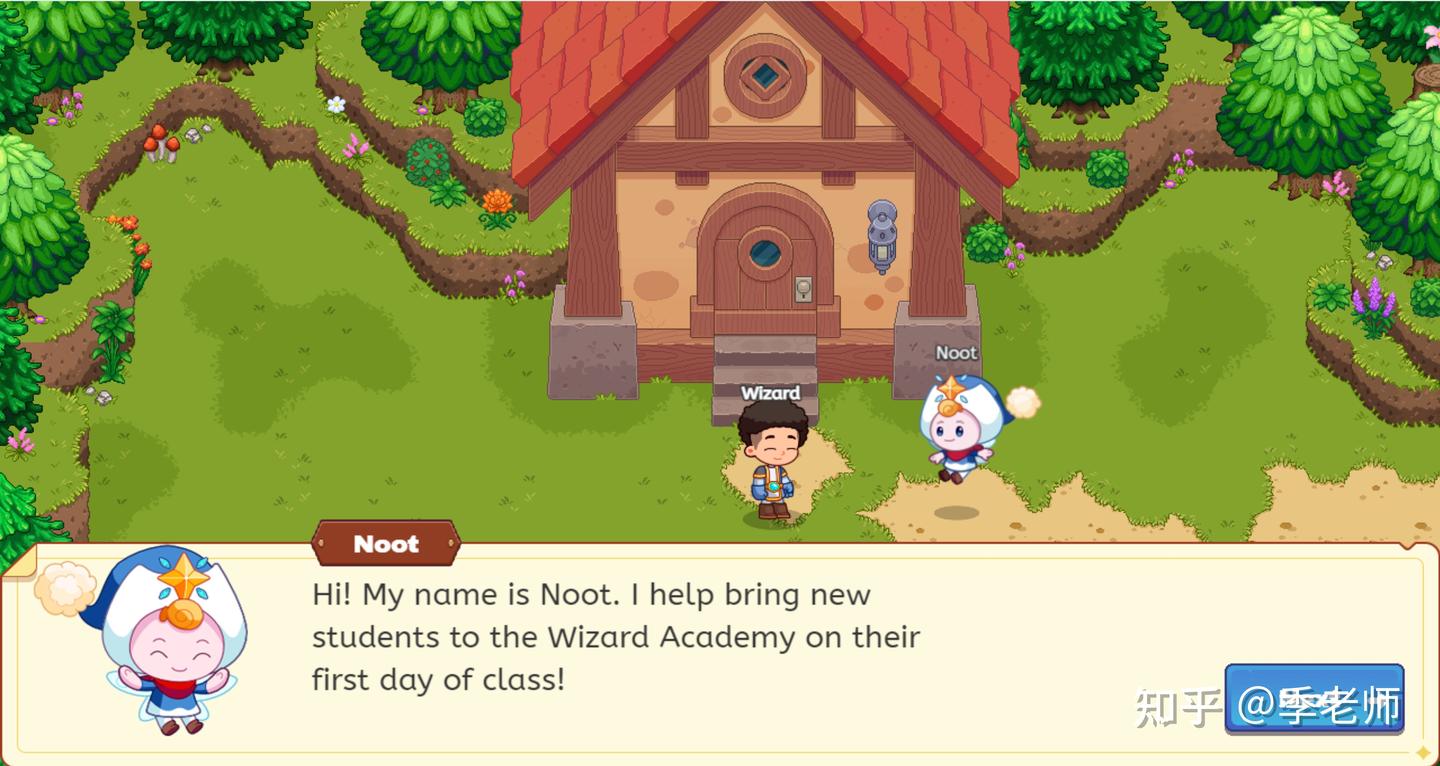Click the blue button in Noot's dialogue box

pos(1314,698)
